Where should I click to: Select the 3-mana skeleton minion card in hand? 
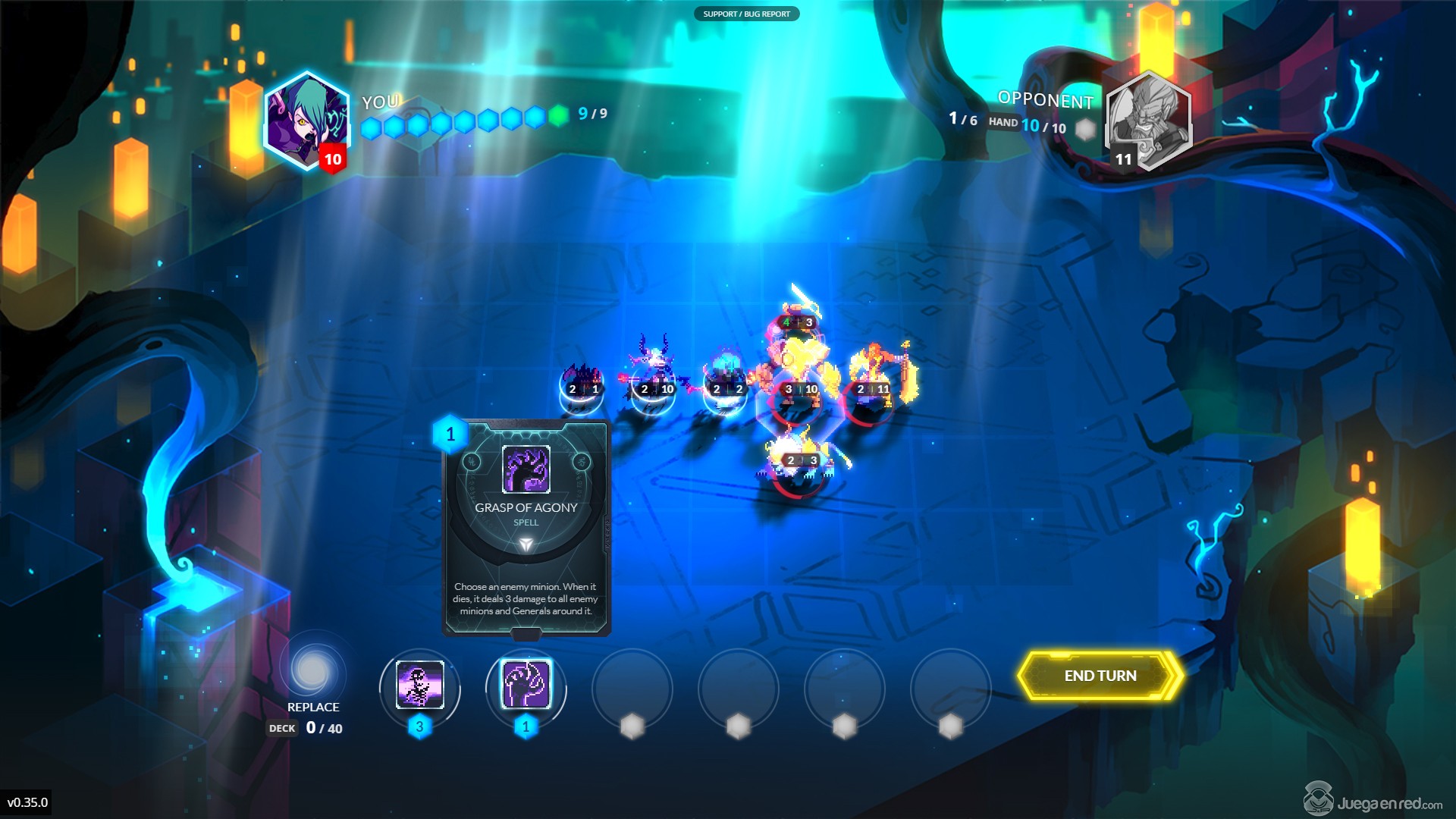click(419, 685)
